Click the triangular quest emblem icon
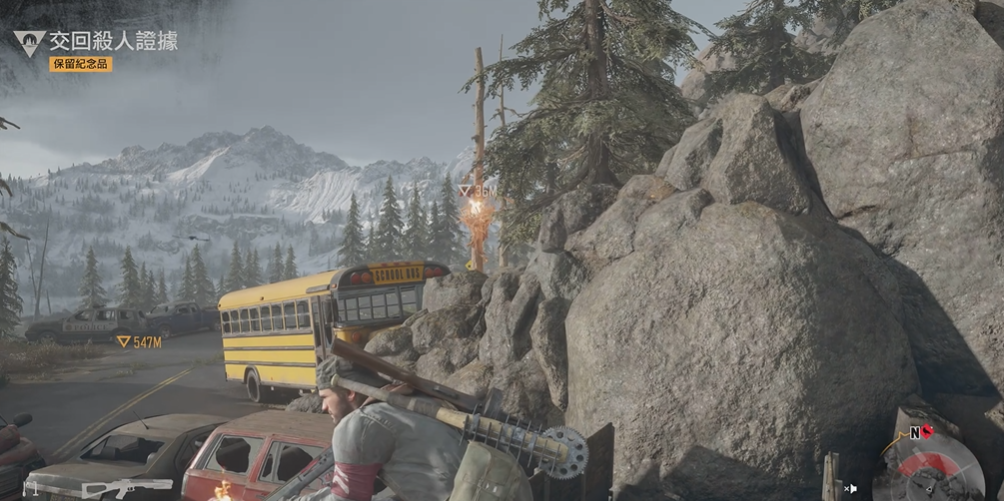1004x501 pixels. [x=27, y=42]
